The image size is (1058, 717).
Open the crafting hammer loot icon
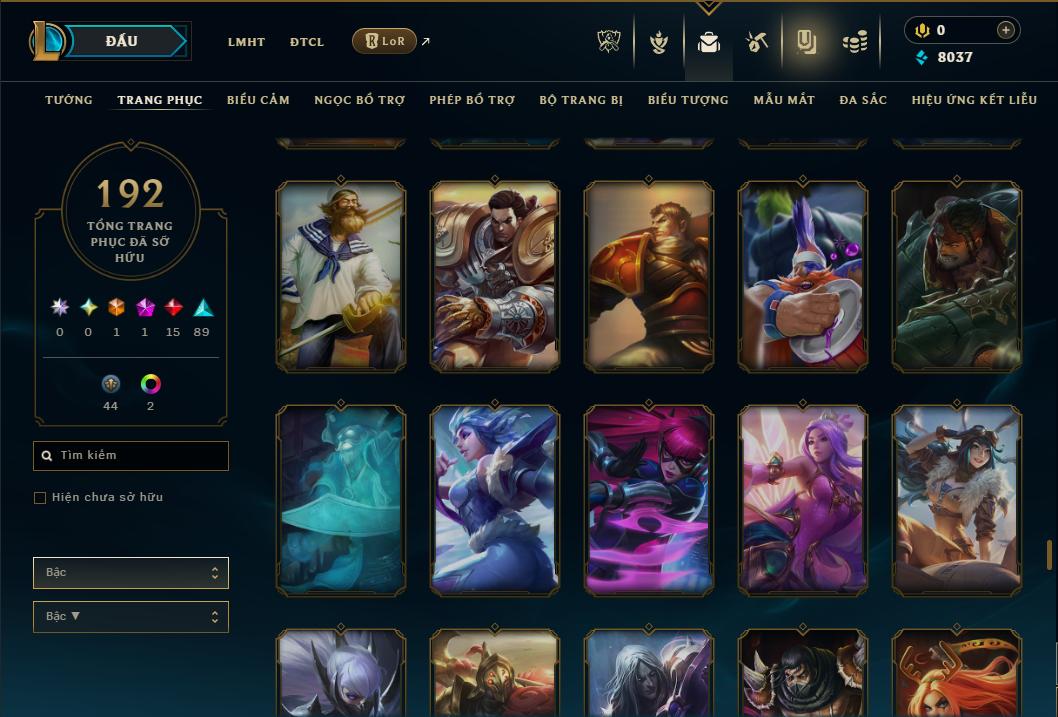pos(757,42)
